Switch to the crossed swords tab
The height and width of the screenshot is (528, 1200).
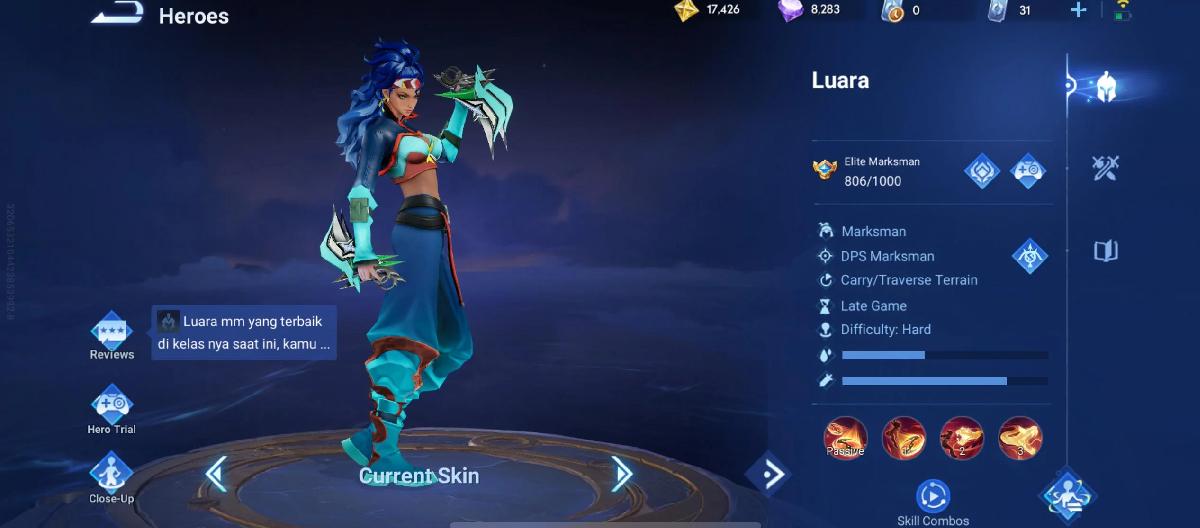[1105, 168]
